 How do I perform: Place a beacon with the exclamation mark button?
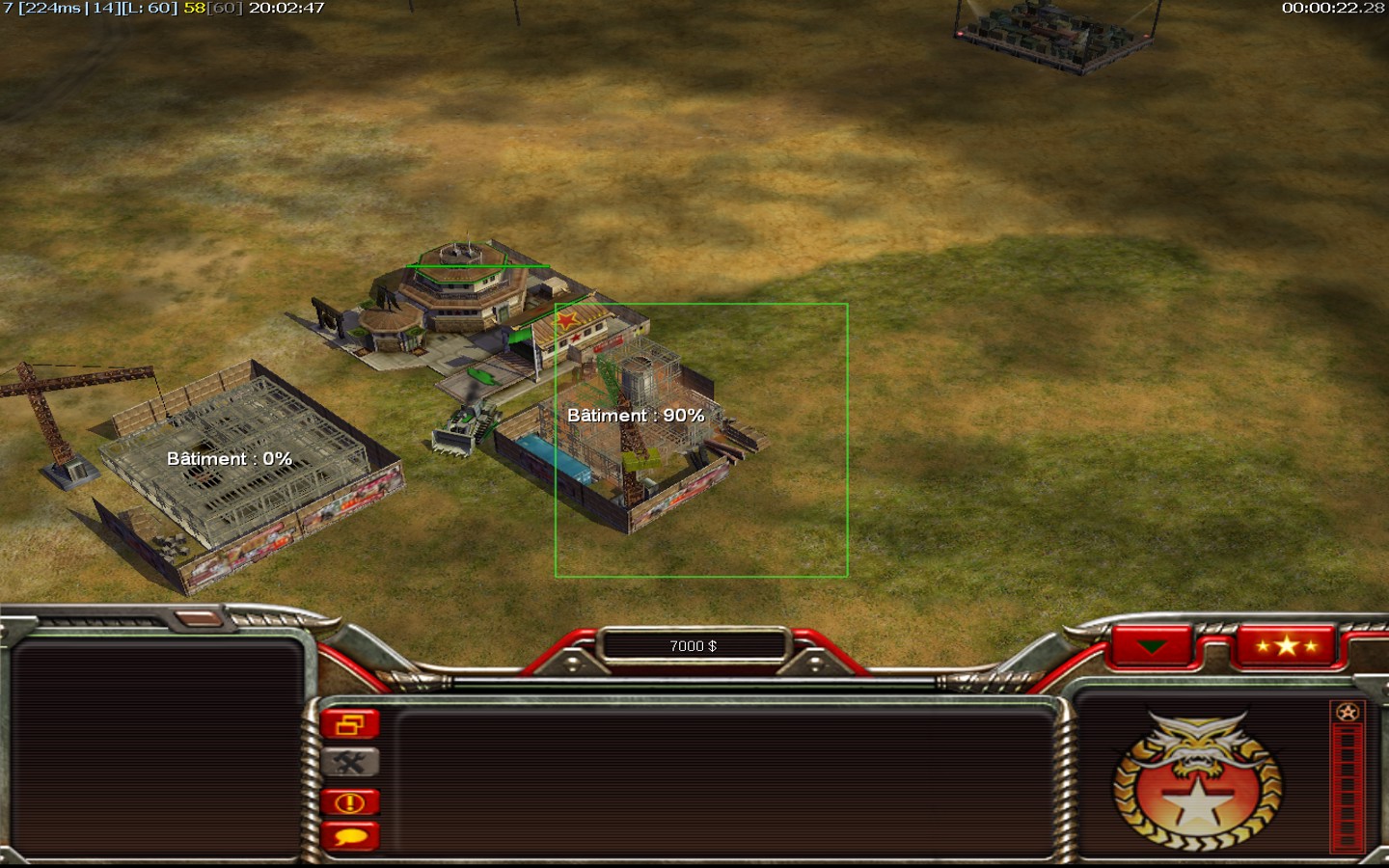349,801
